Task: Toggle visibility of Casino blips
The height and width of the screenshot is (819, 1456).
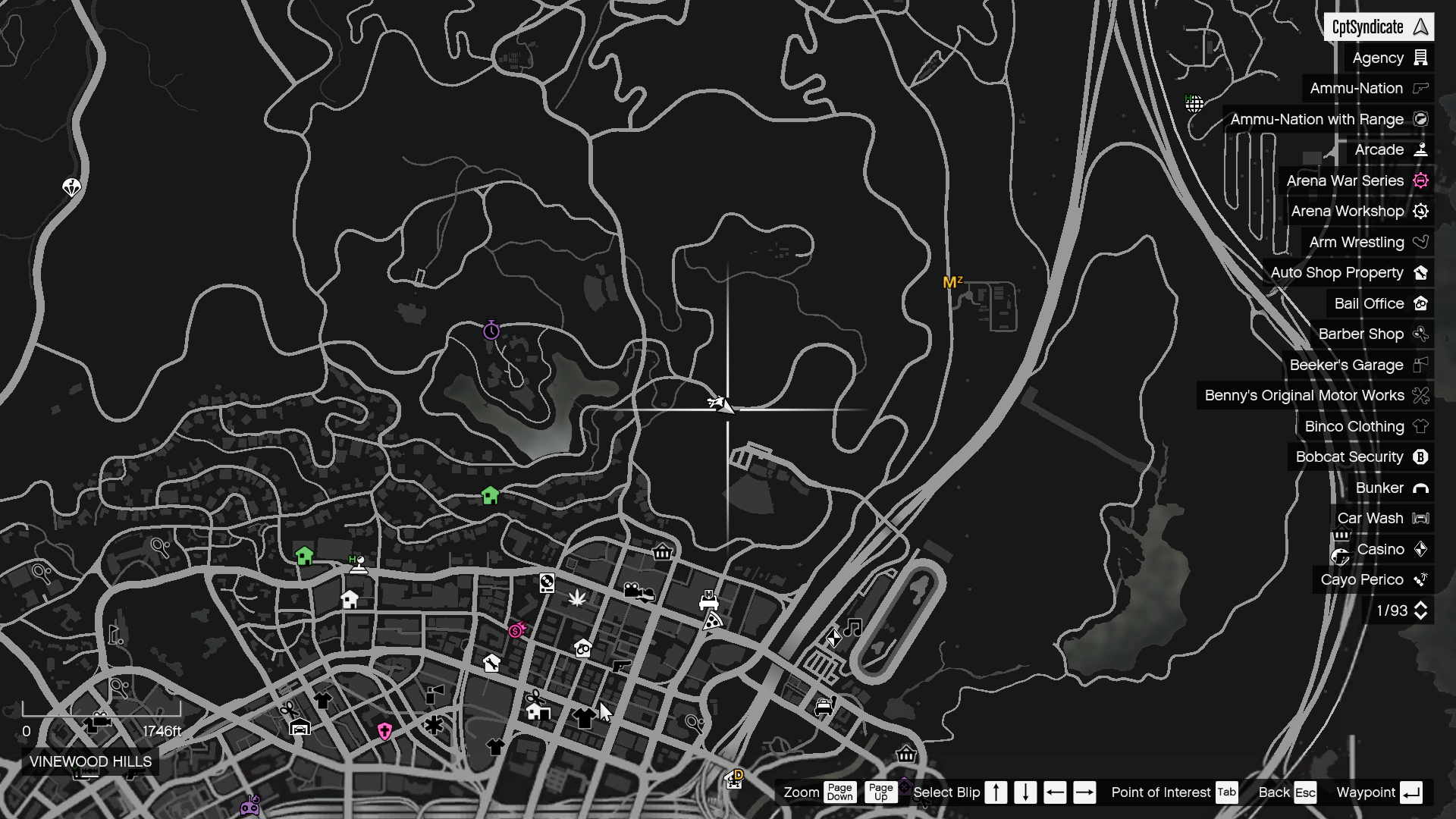Action: pyautogui.click(x=1382, y=549)
